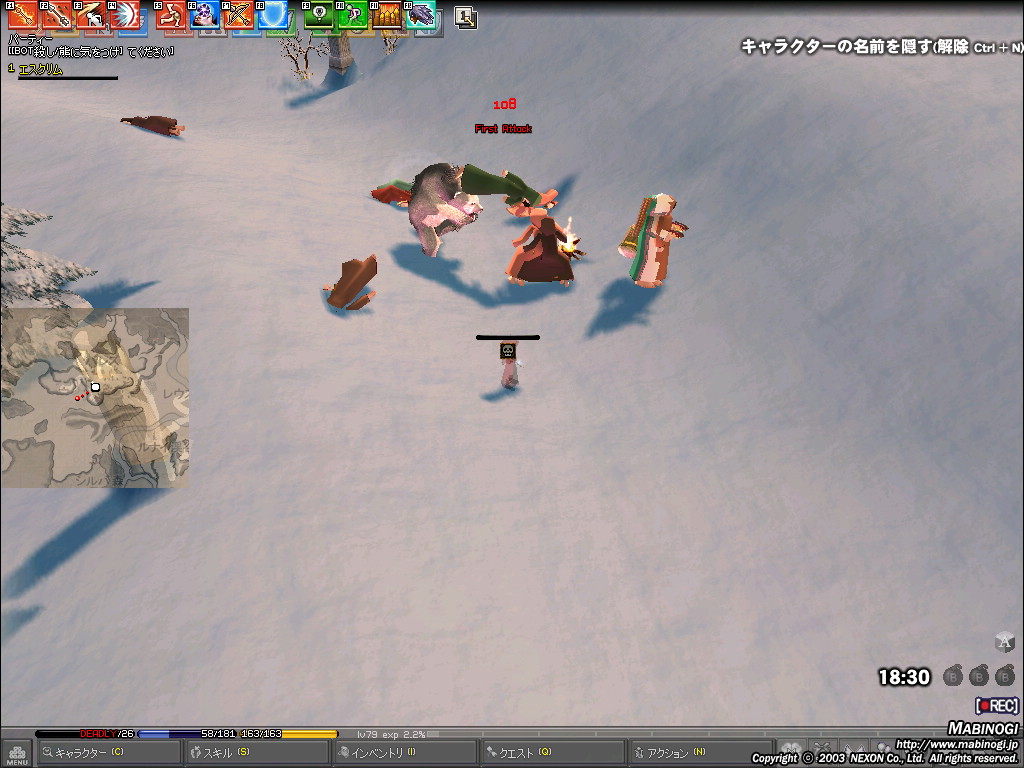Image resolution: width=1024 pixels, height=768 pixels.
Task: Toggle the REC recording indicator
Action: click(x=997, y=706)
